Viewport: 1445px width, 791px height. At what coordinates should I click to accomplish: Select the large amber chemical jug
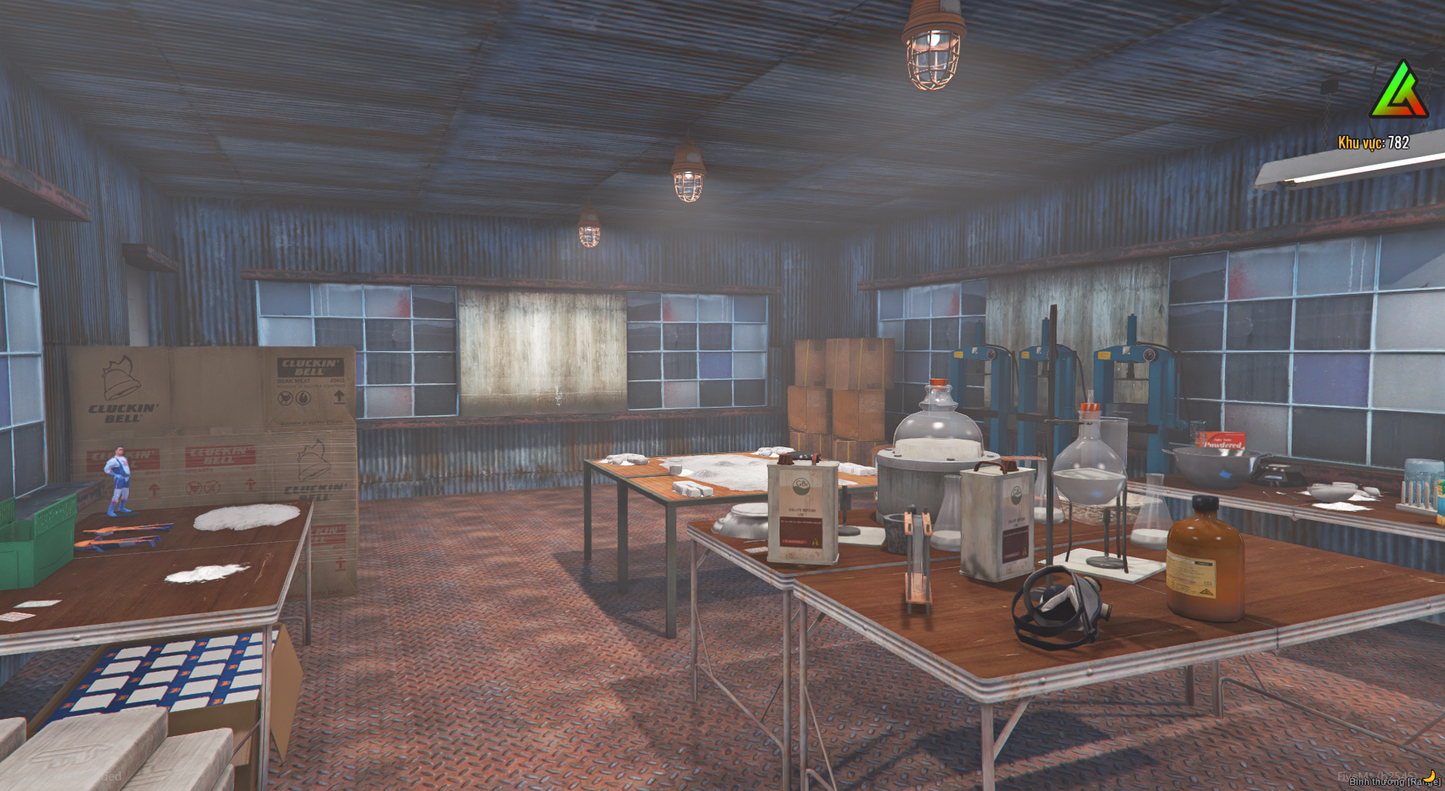click(1204, 565)
